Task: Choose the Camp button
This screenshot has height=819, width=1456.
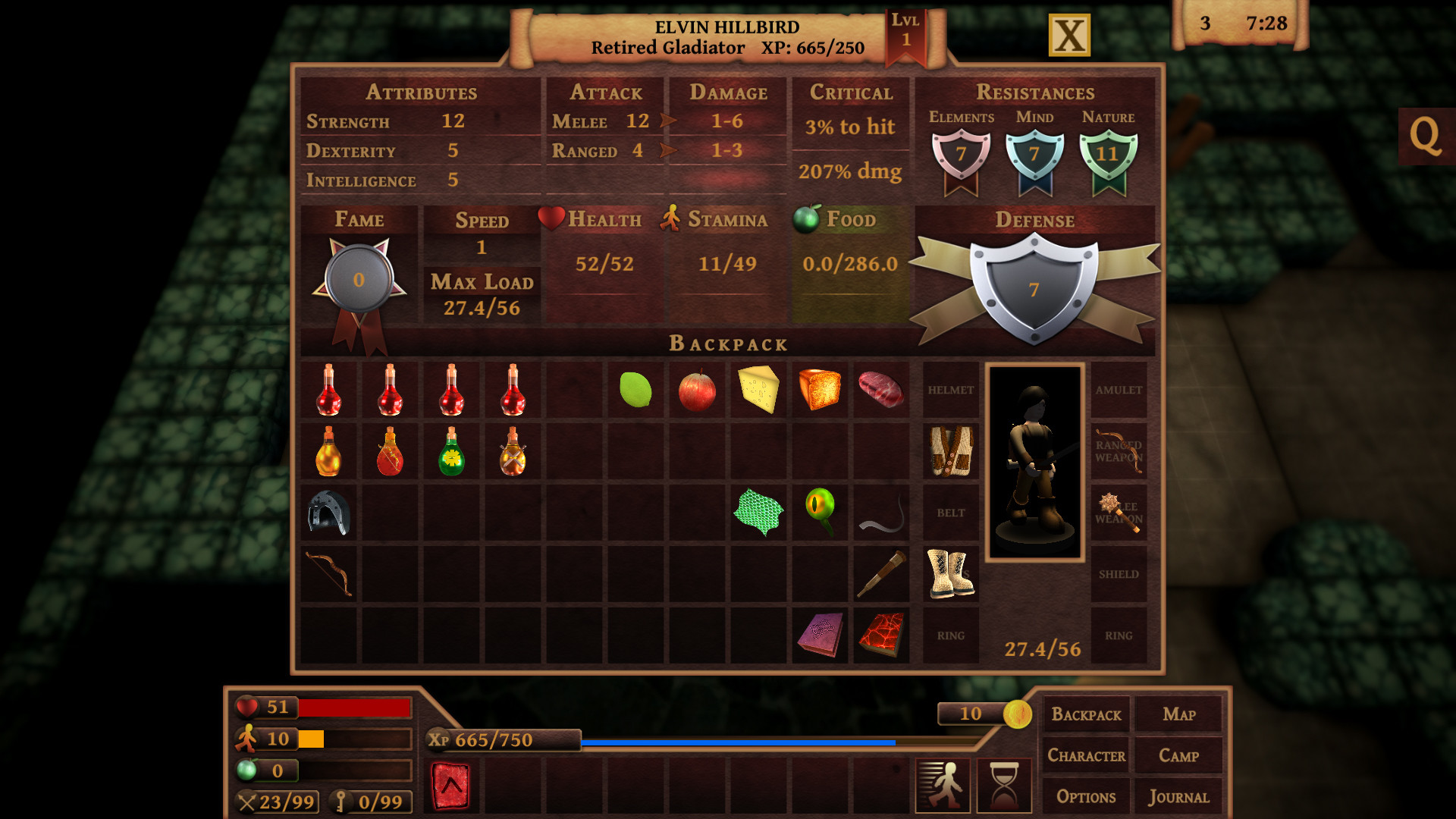Action: 1178,756
